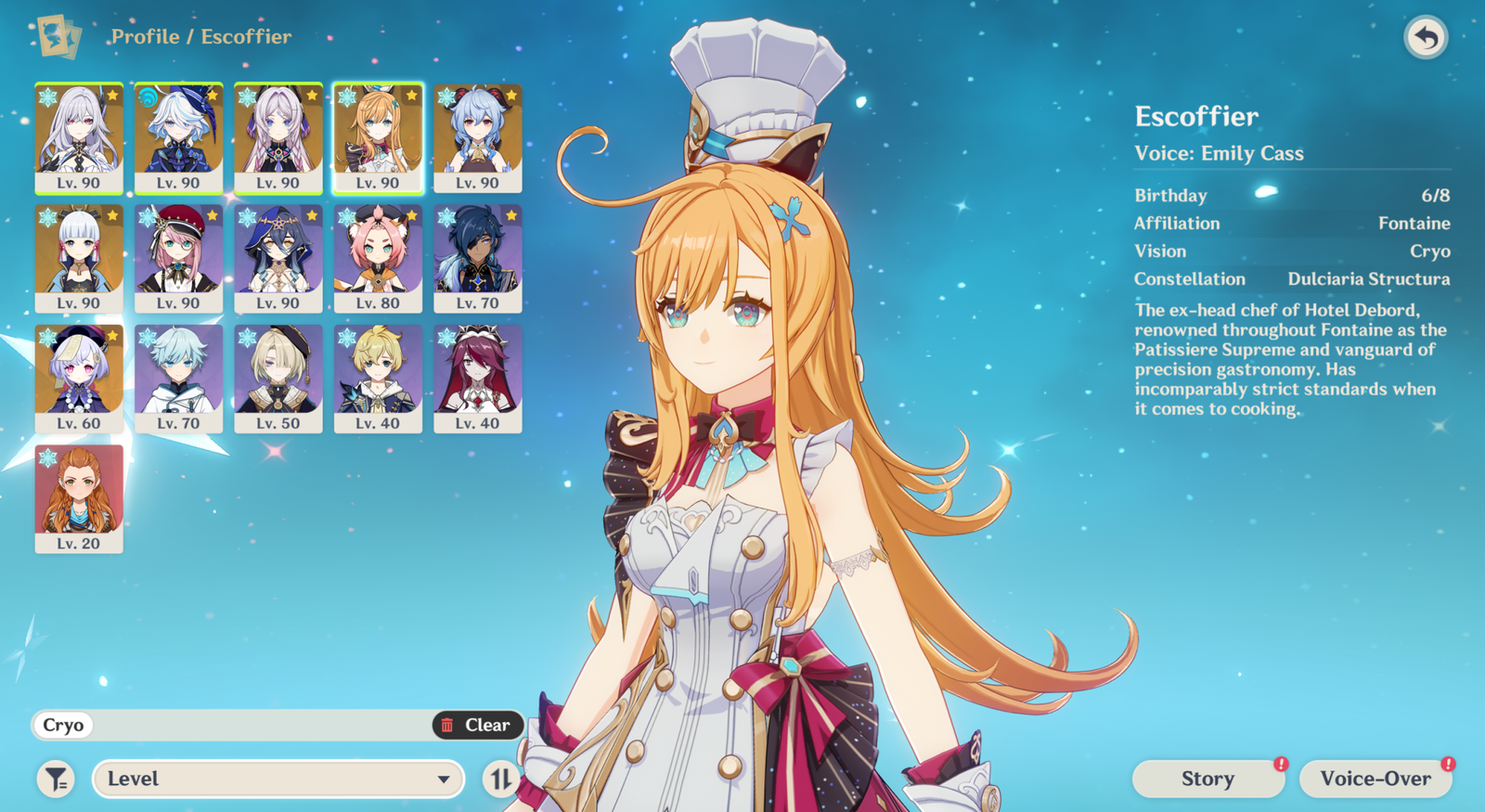Choose the Hydro-marked Furina portrait

click(178, 136)
